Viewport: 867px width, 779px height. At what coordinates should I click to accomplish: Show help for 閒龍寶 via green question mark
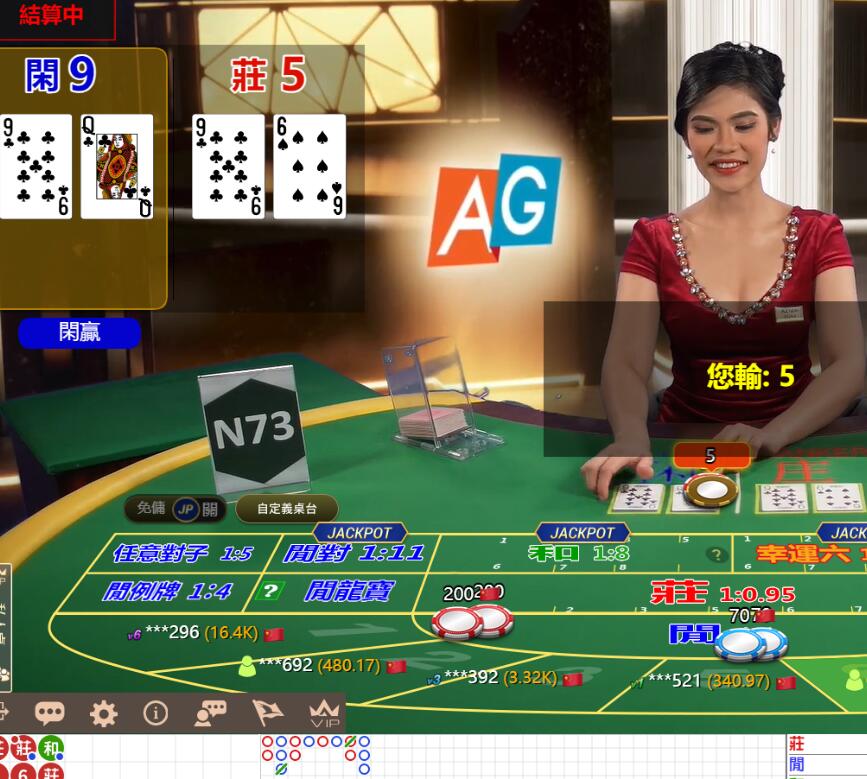point(268,590)
